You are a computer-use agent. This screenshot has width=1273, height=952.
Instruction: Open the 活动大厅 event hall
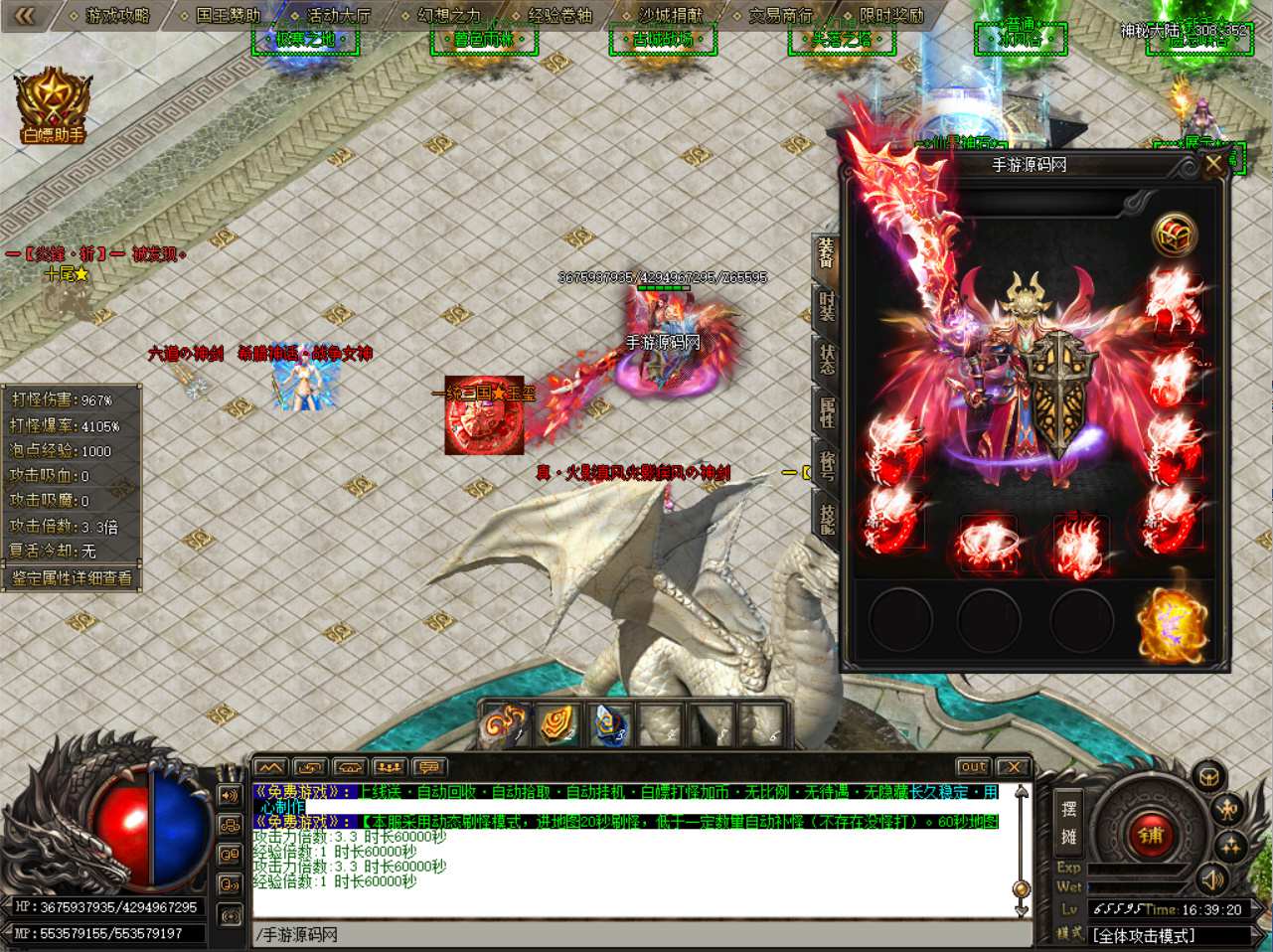[338, 15]
